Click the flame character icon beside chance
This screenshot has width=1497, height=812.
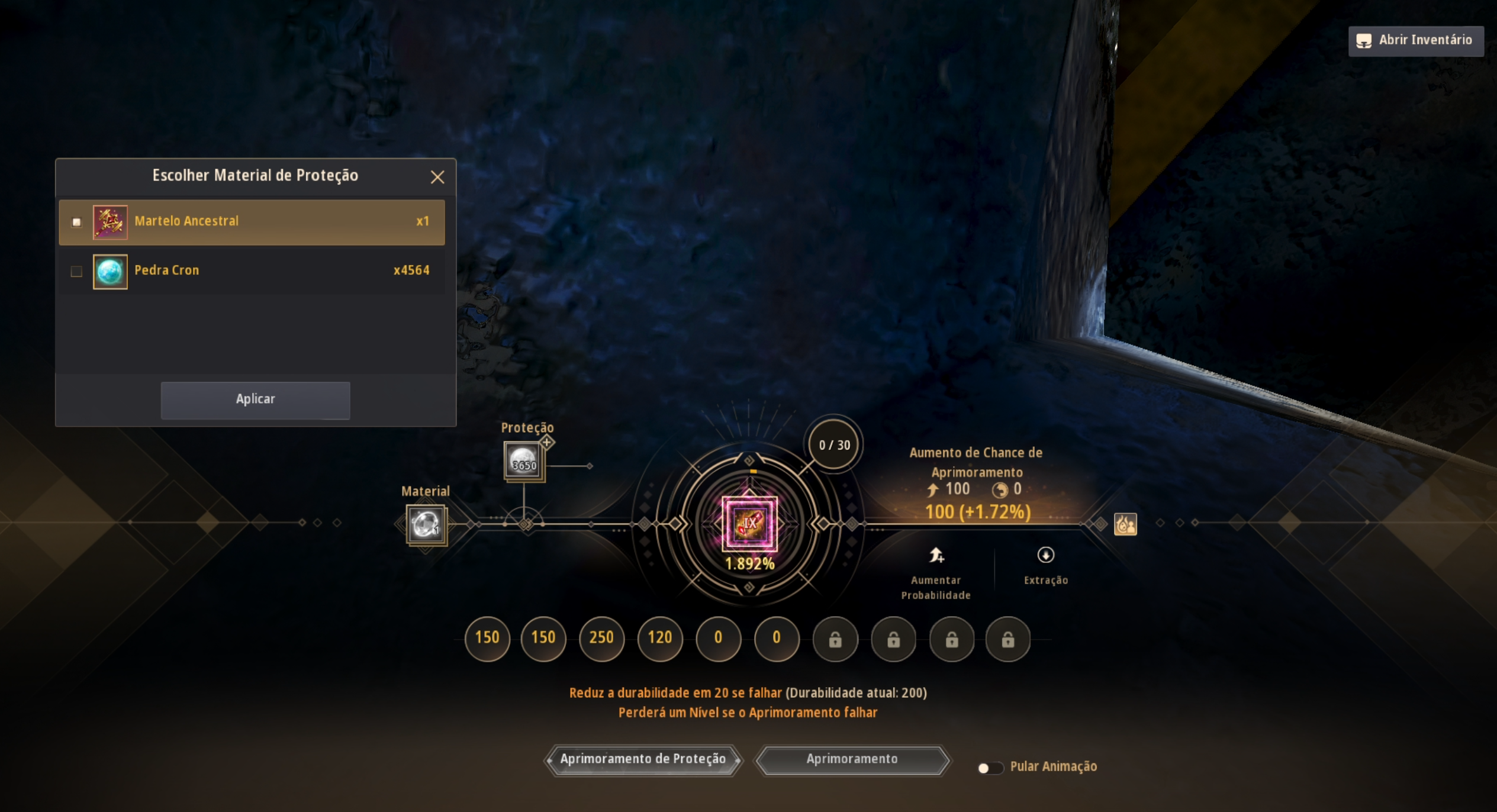pyautogui.click(x=1125, y=524)
